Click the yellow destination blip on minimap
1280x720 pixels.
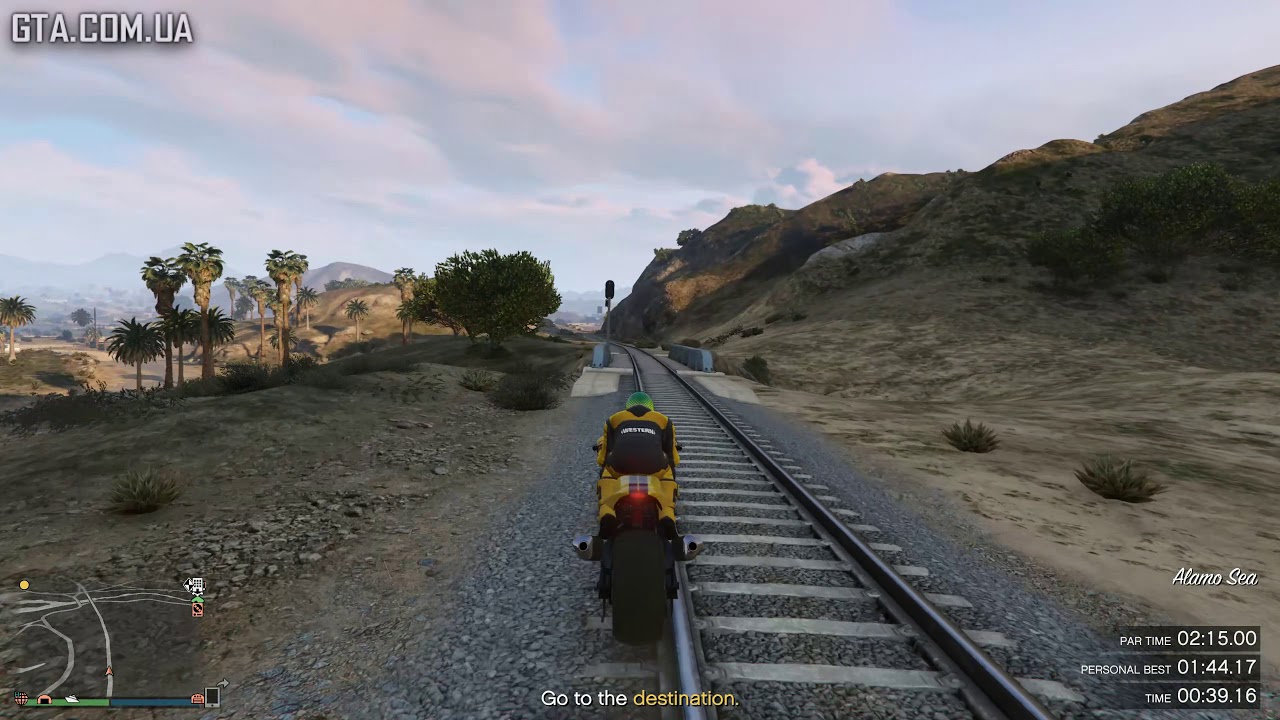point(24,585)
